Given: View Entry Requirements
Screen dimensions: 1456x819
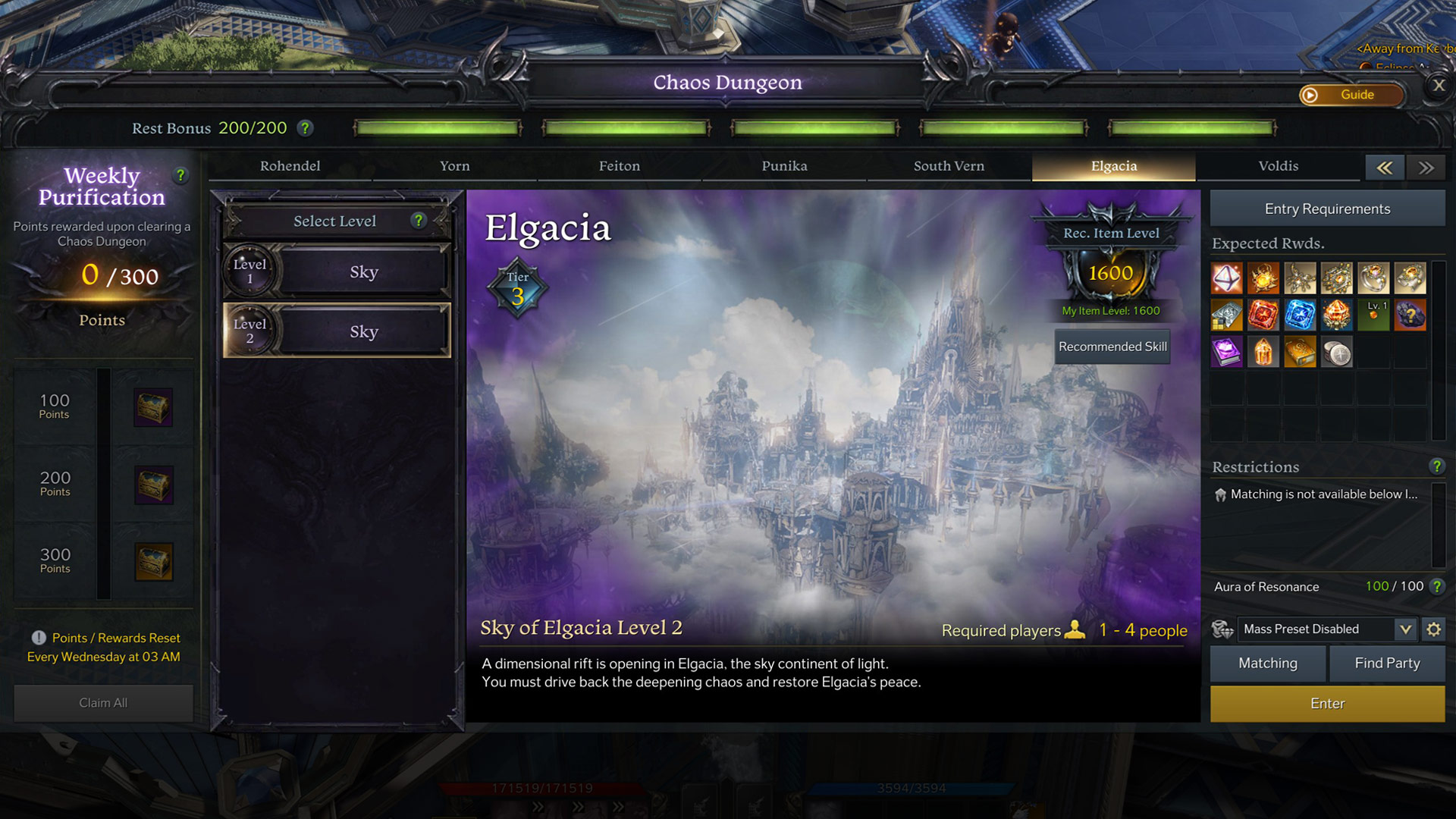Looking at the screenshot, I should coord(1327,209).
